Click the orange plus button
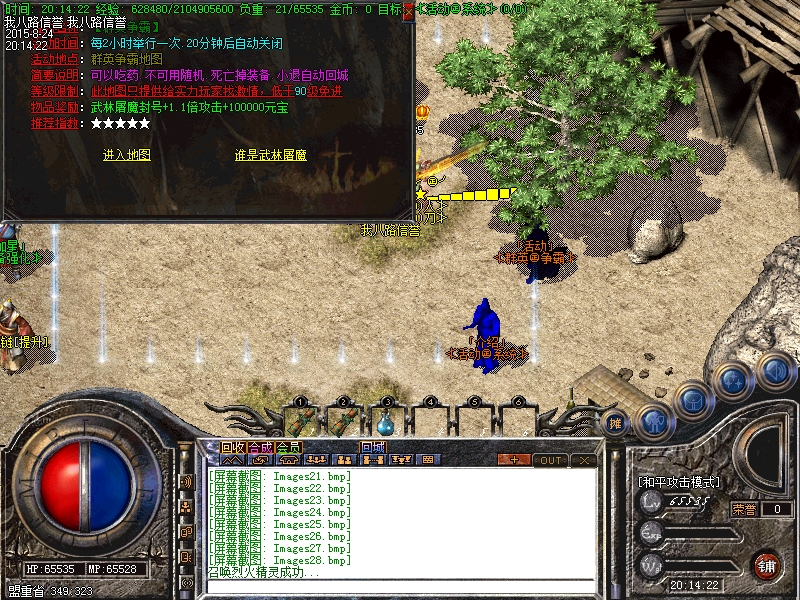Viewport: 800px width, 600px height. 514,460
